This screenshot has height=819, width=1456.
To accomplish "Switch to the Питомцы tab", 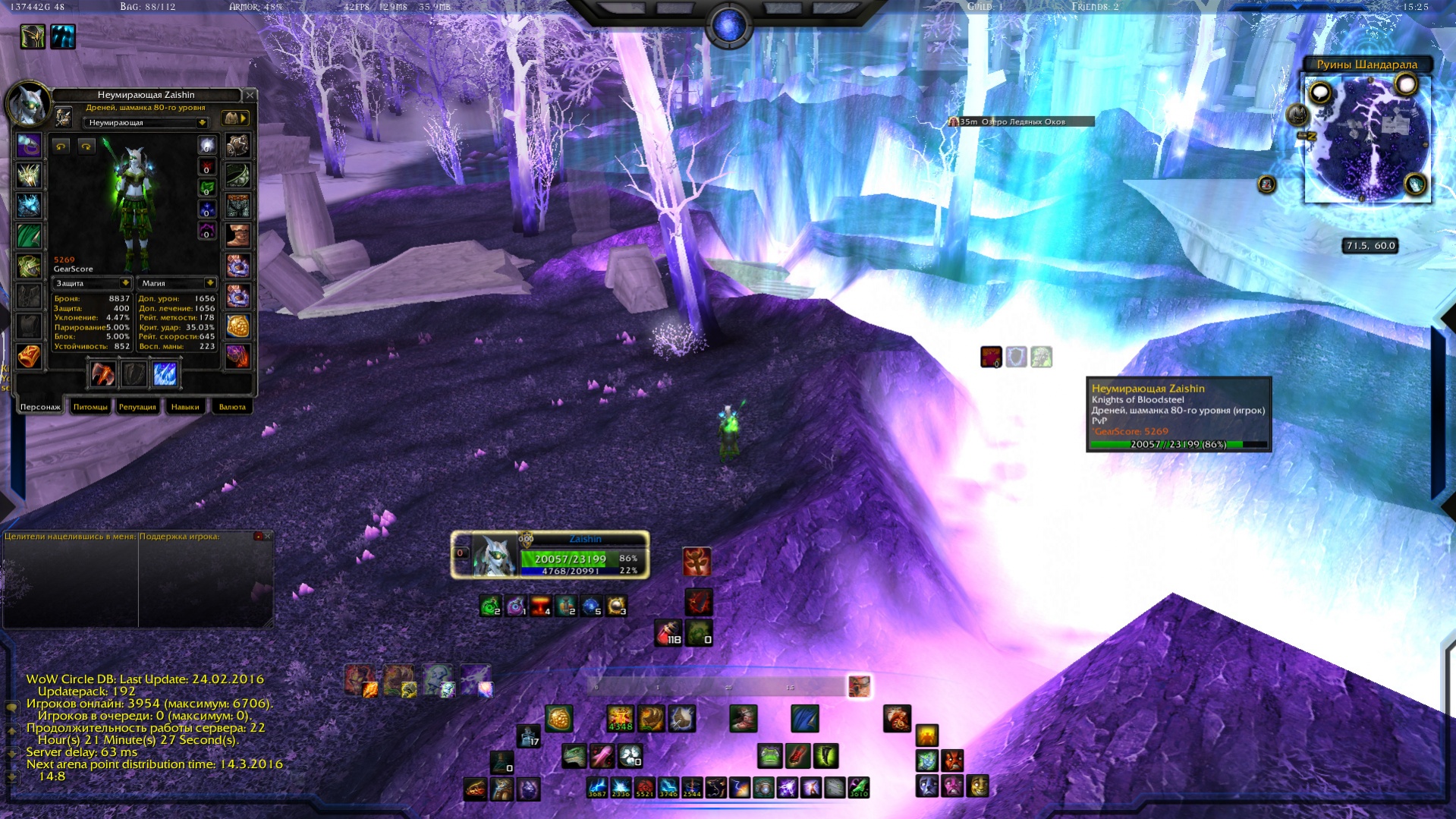I will 90,407.
